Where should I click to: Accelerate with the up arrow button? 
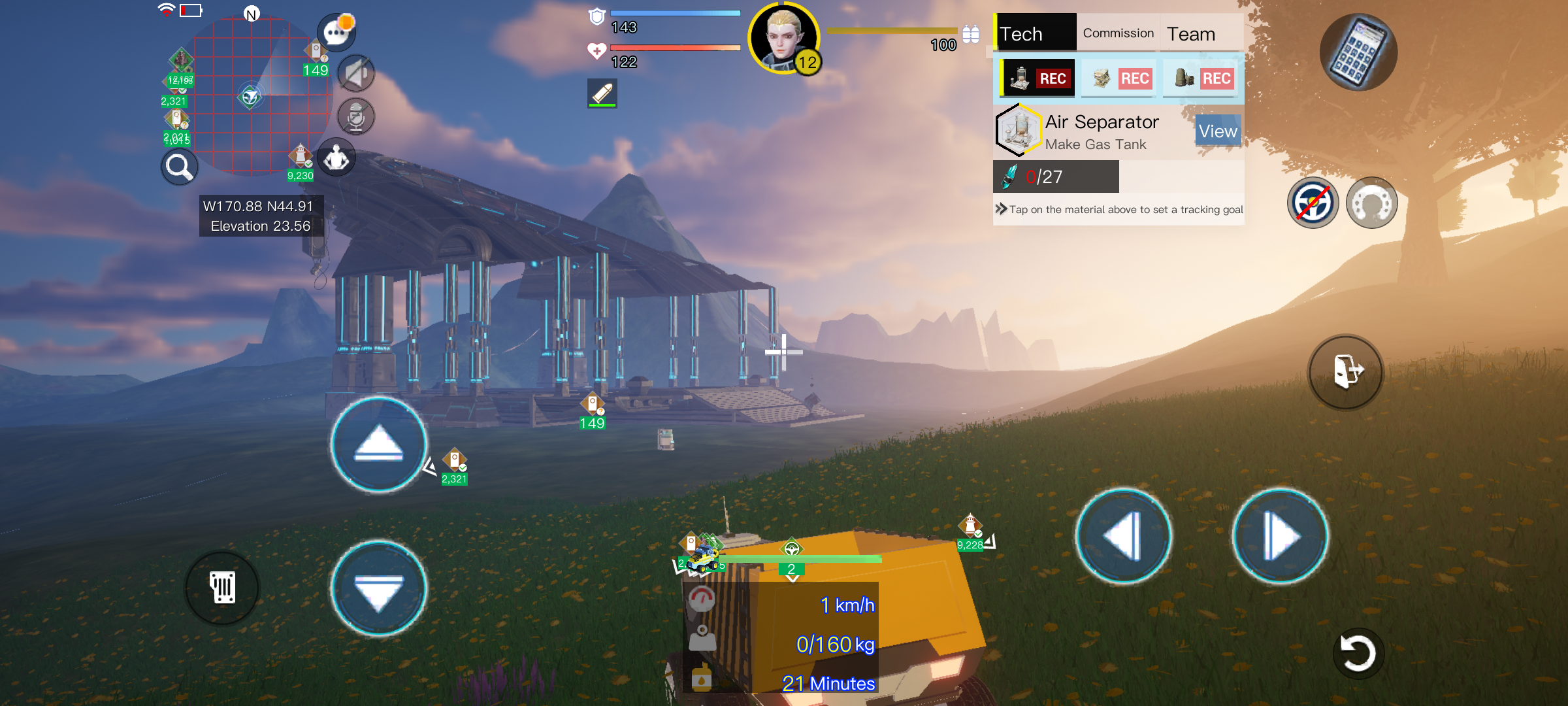(x=378, y=445)
